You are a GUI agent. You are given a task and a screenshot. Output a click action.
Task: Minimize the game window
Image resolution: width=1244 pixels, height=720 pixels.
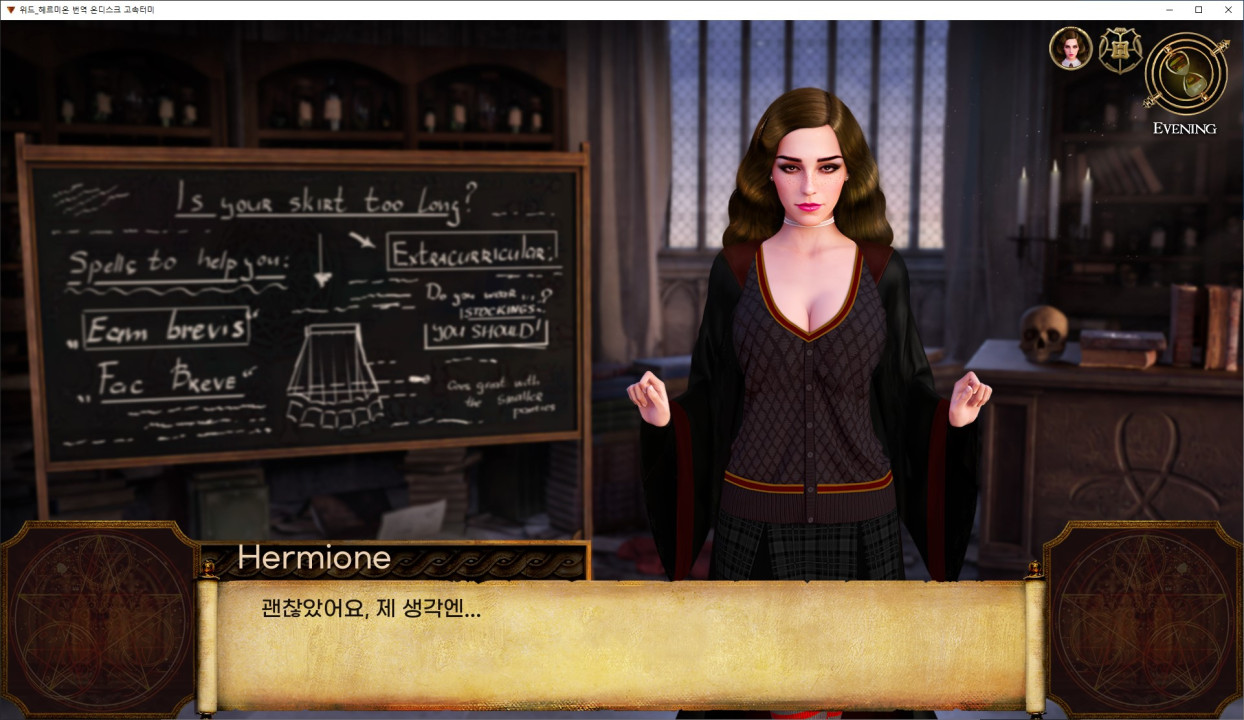[1169, 10]
